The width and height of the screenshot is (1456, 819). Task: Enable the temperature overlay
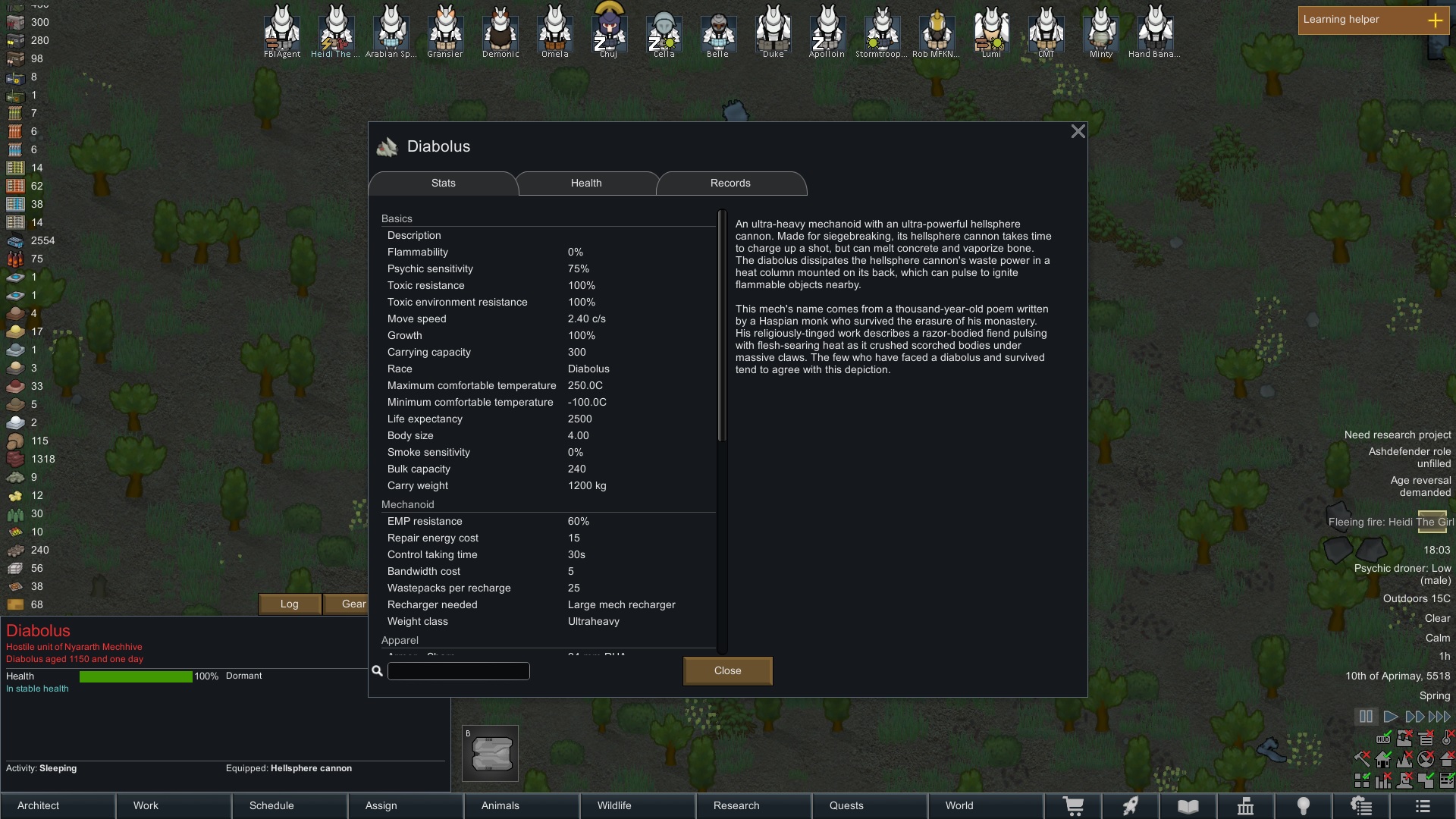[1446, 738]
